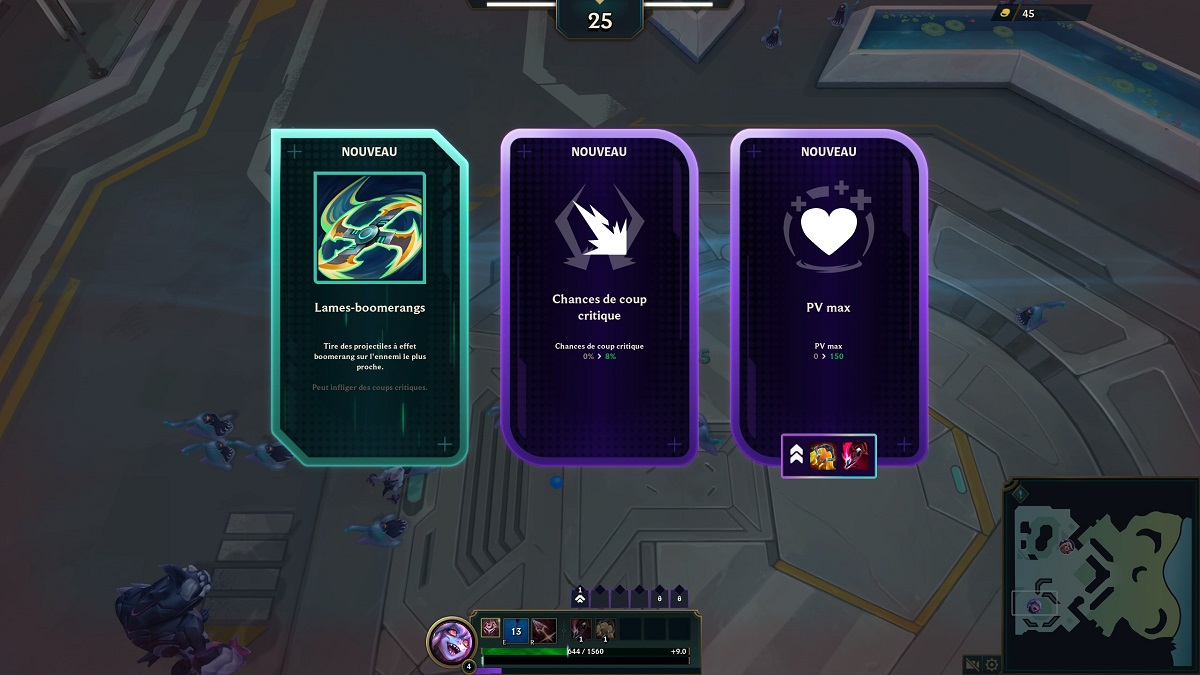Click the alert ping button on minimap
Image resolution: width=1200 pixels, height=675 pixels.
pyautogui.click(x=1019, y=494)
